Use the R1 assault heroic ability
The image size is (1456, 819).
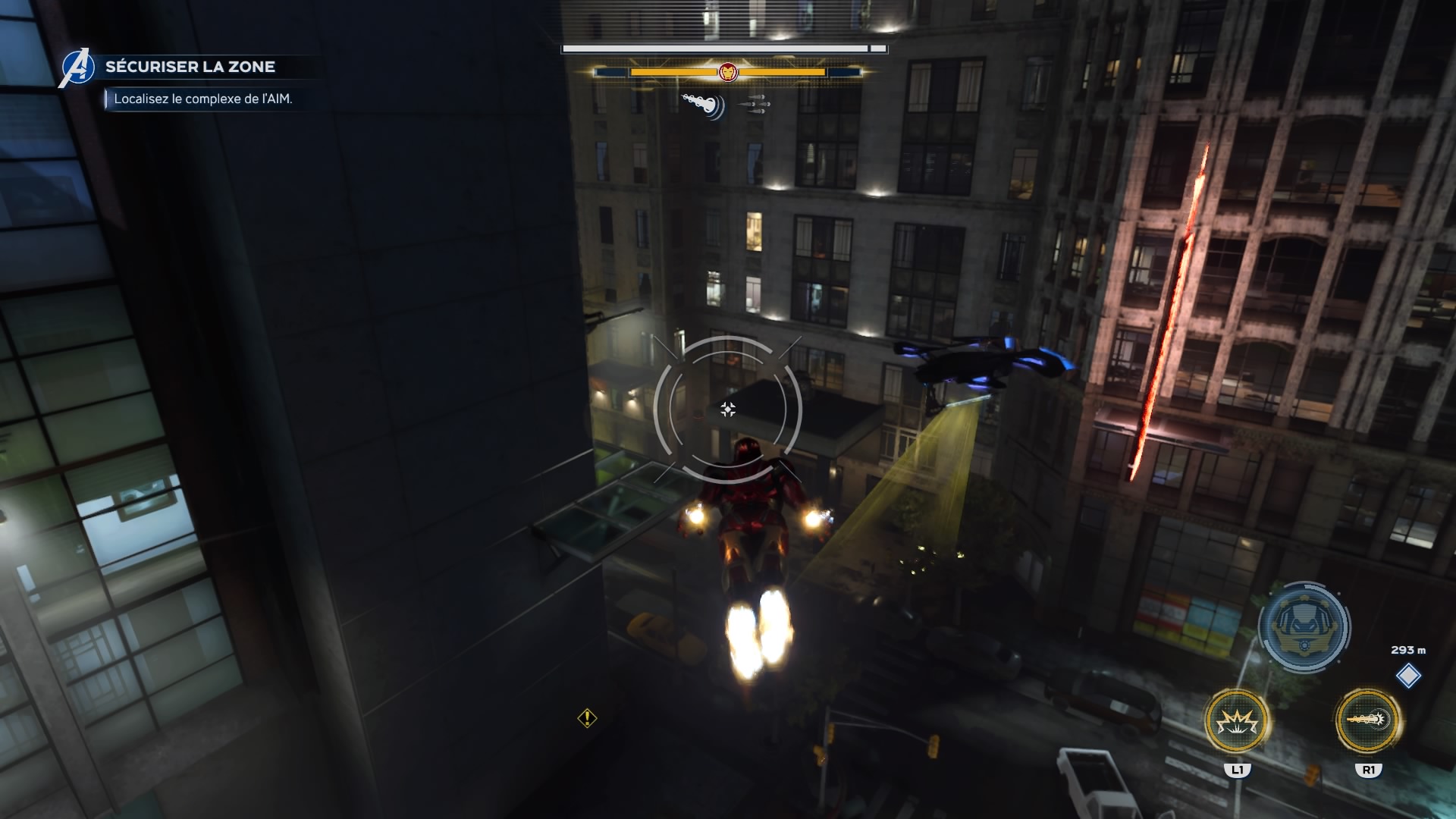[x=1368, y=720]
